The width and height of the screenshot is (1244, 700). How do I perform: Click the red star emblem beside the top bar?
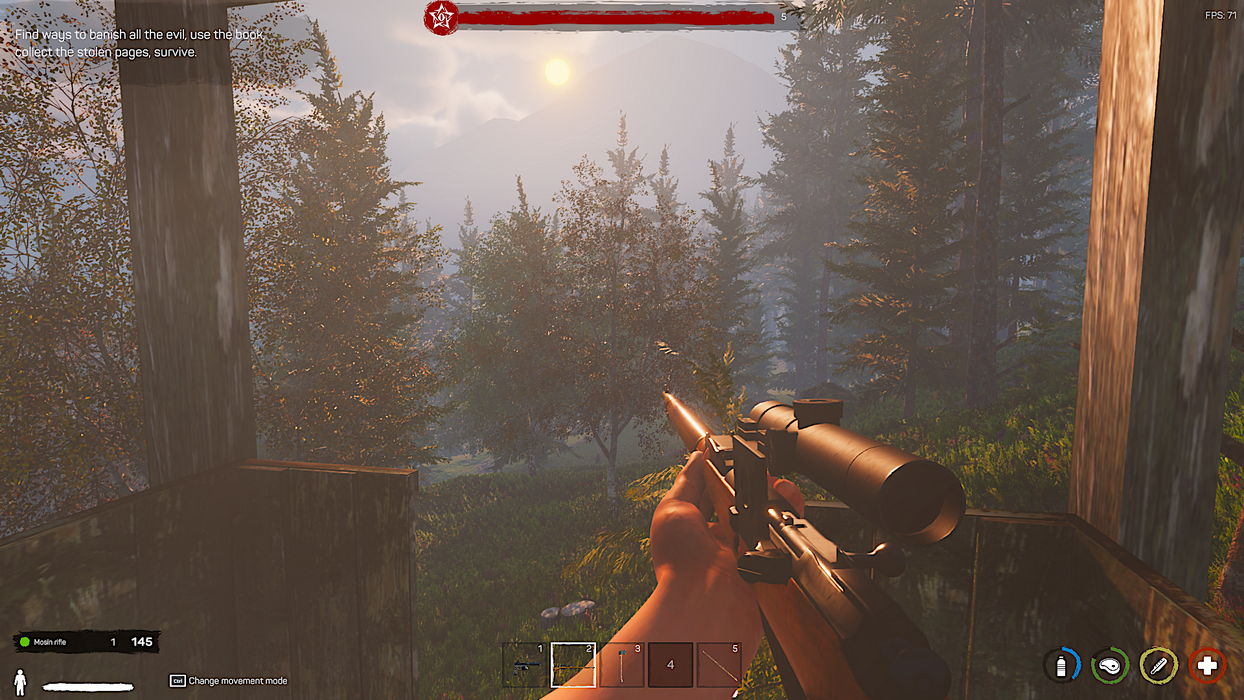pos(441,17)
